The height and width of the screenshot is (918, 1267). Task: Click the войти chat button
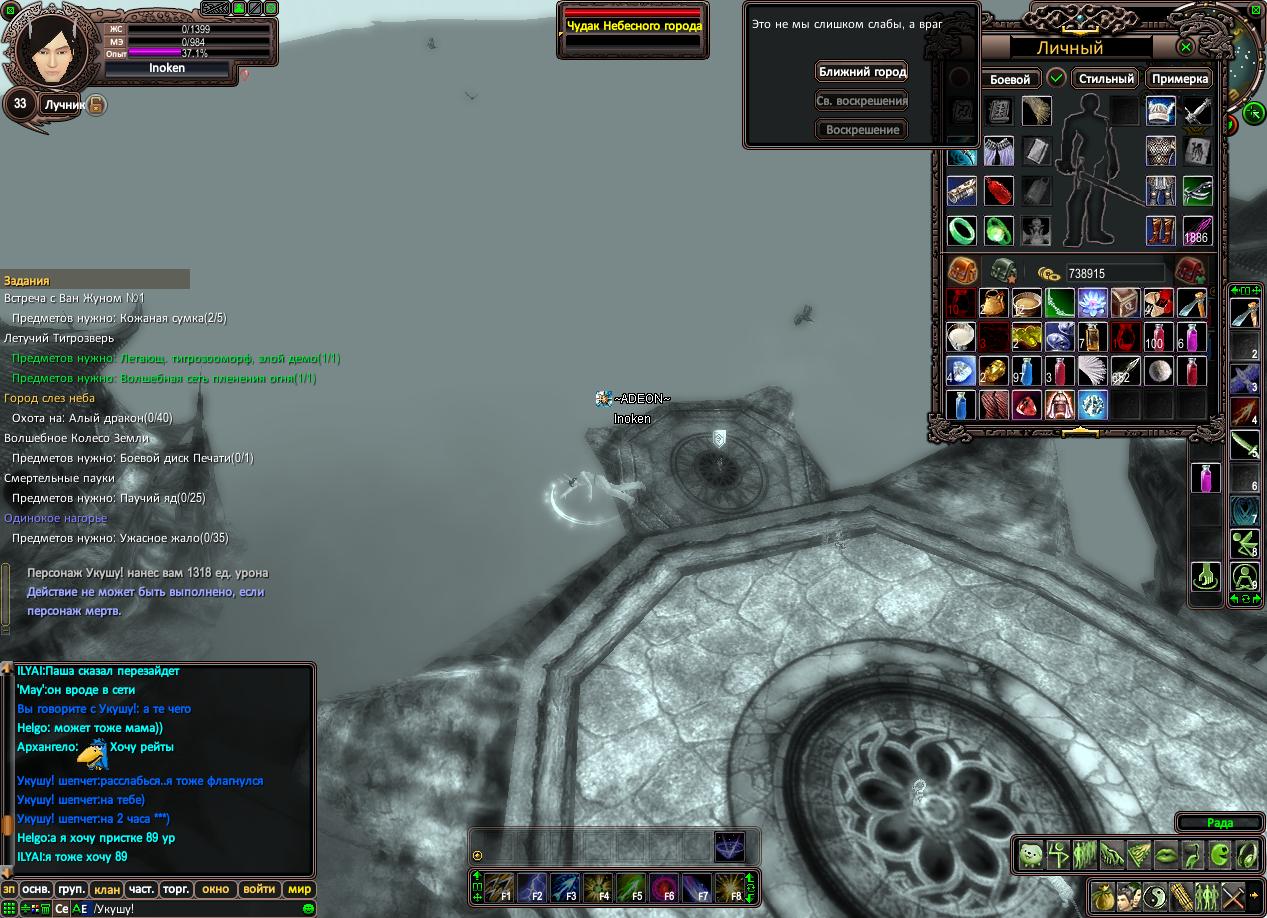[259, 889]
